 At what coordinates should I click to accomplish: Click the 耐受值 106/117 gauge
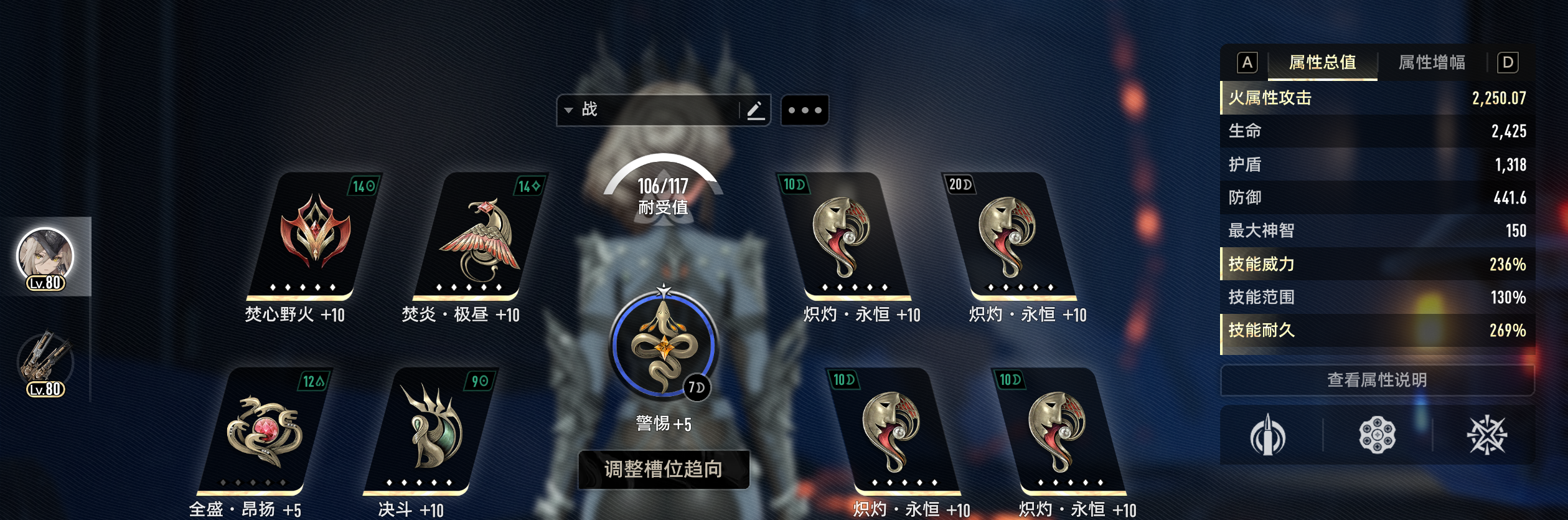[663, 190]
